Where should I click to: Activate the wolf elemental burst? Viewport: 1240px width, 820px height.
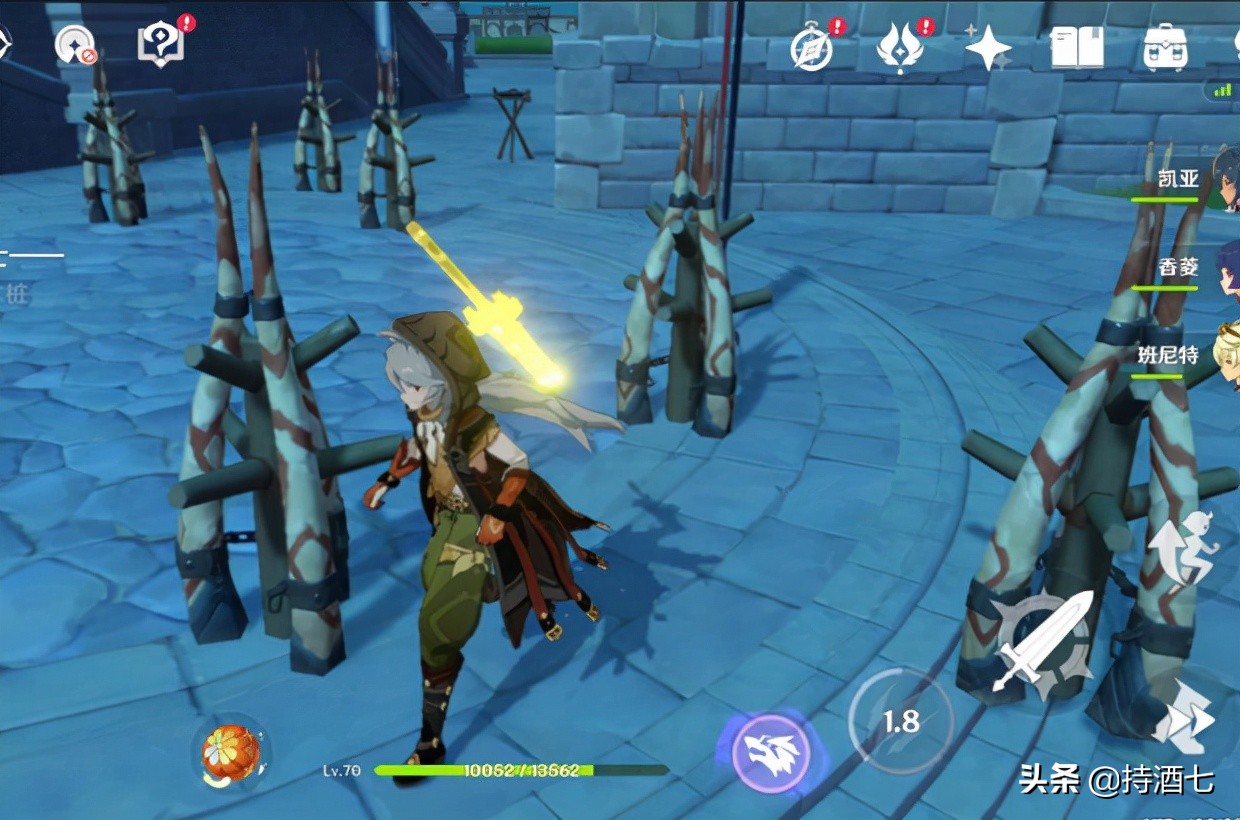(771, 752)
